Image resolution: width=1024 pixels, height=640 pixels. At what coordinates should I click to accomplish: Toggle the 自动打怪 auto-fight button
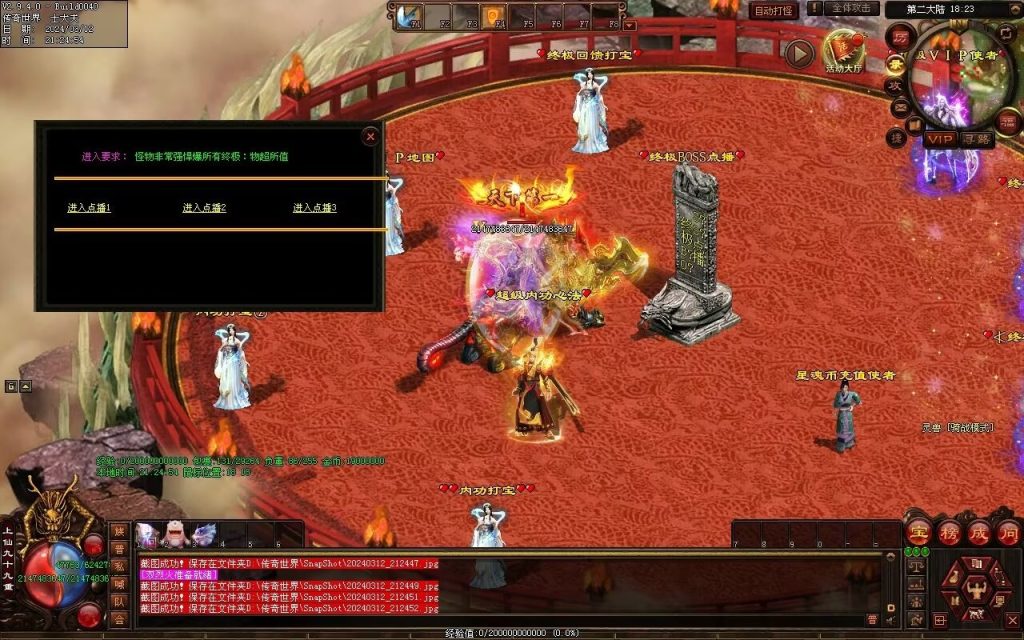pyautogui.click(x=774, y=10)
